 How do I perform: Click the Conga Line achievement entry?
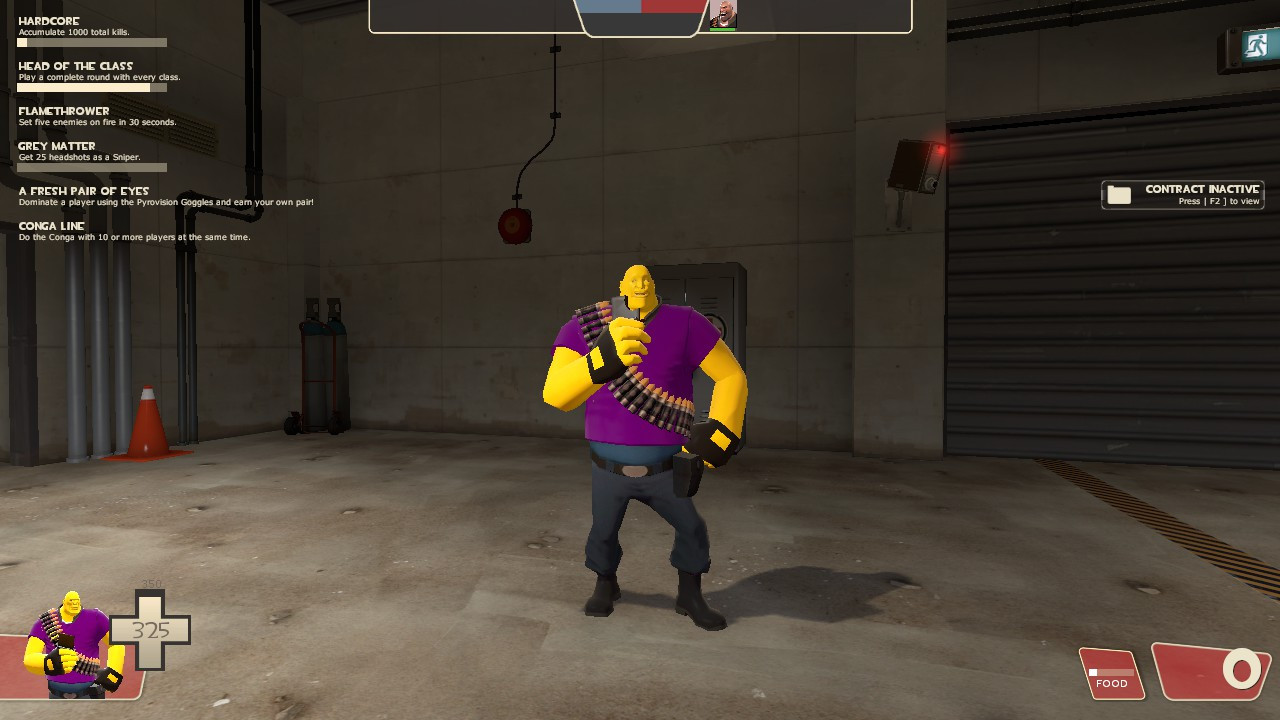51,226
